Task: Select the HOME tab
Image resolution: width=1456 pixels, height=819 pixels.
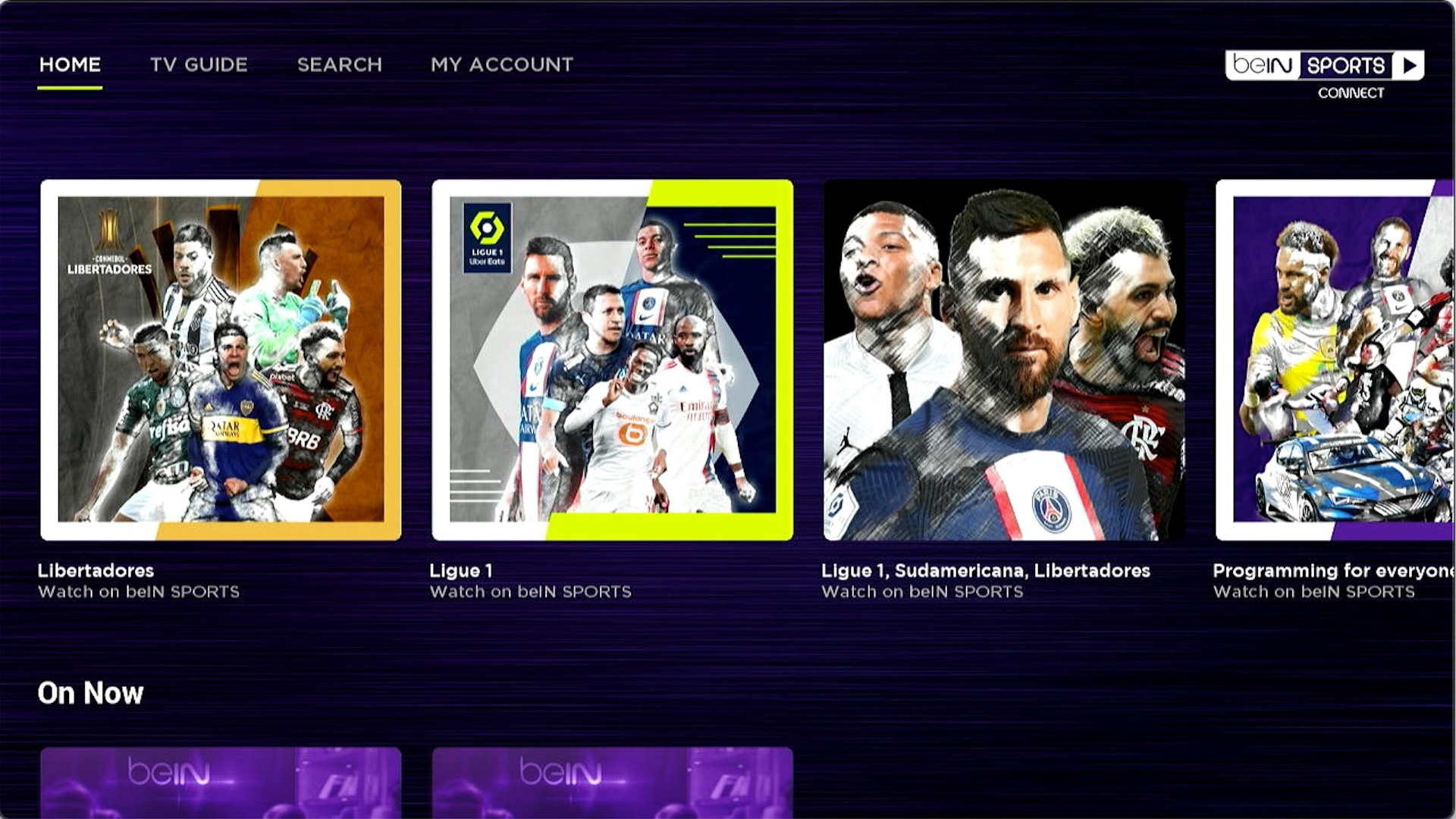Action: click(x=70, y=64)
